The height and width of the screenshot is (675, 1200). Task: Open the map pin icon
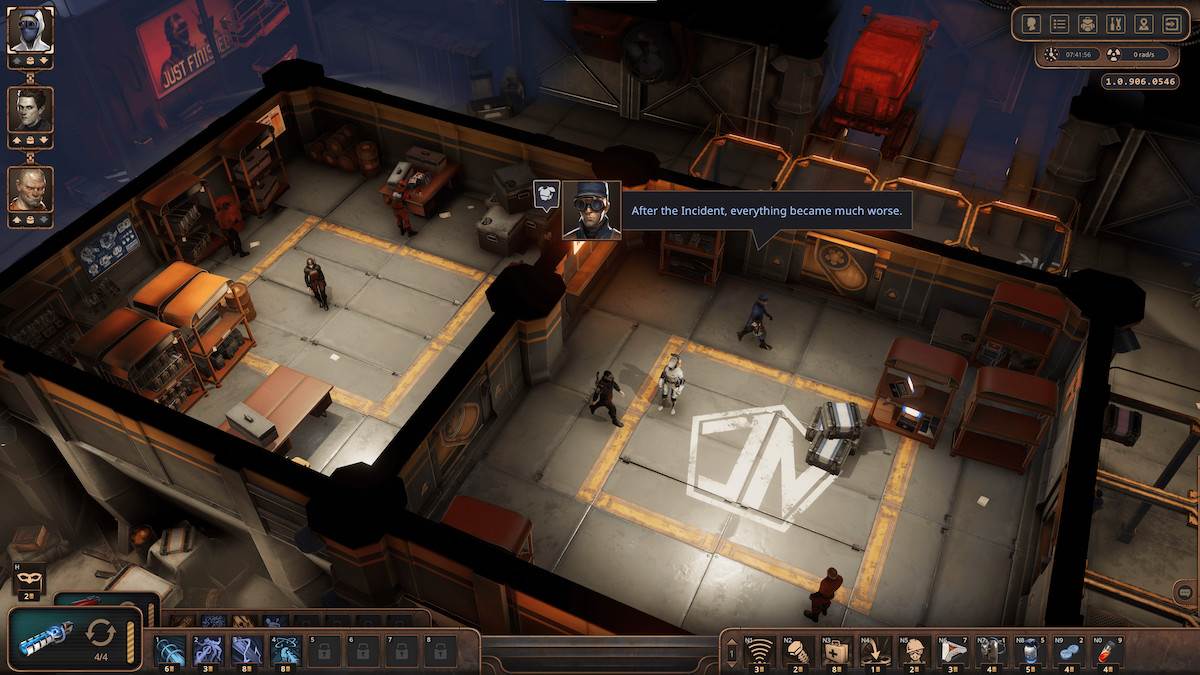[x=1143, y=23]
